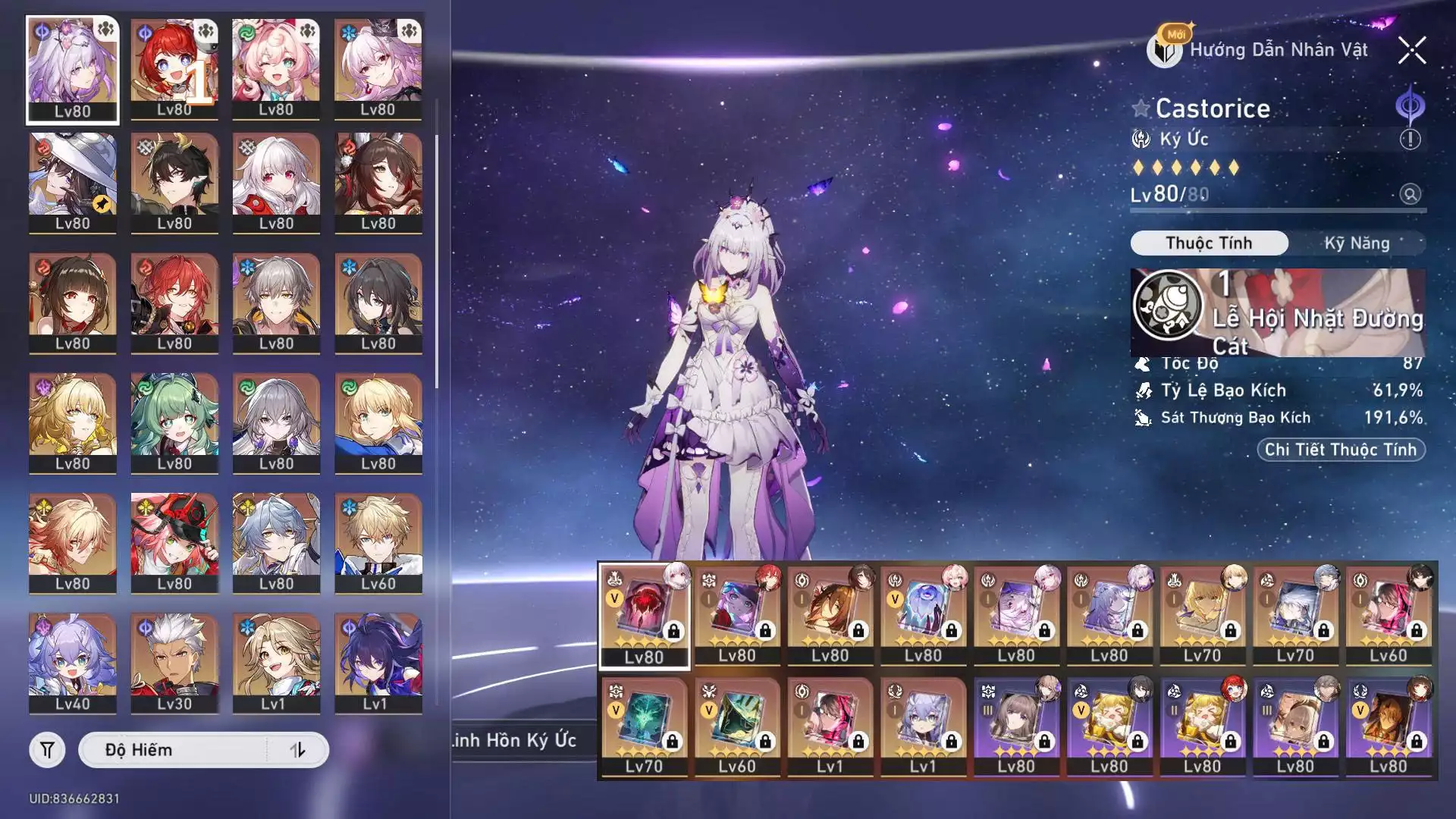This screenshot has height=819, width=1456.
Task: Select Castorice portrait in character list
Action: click(x=73, y=70)
